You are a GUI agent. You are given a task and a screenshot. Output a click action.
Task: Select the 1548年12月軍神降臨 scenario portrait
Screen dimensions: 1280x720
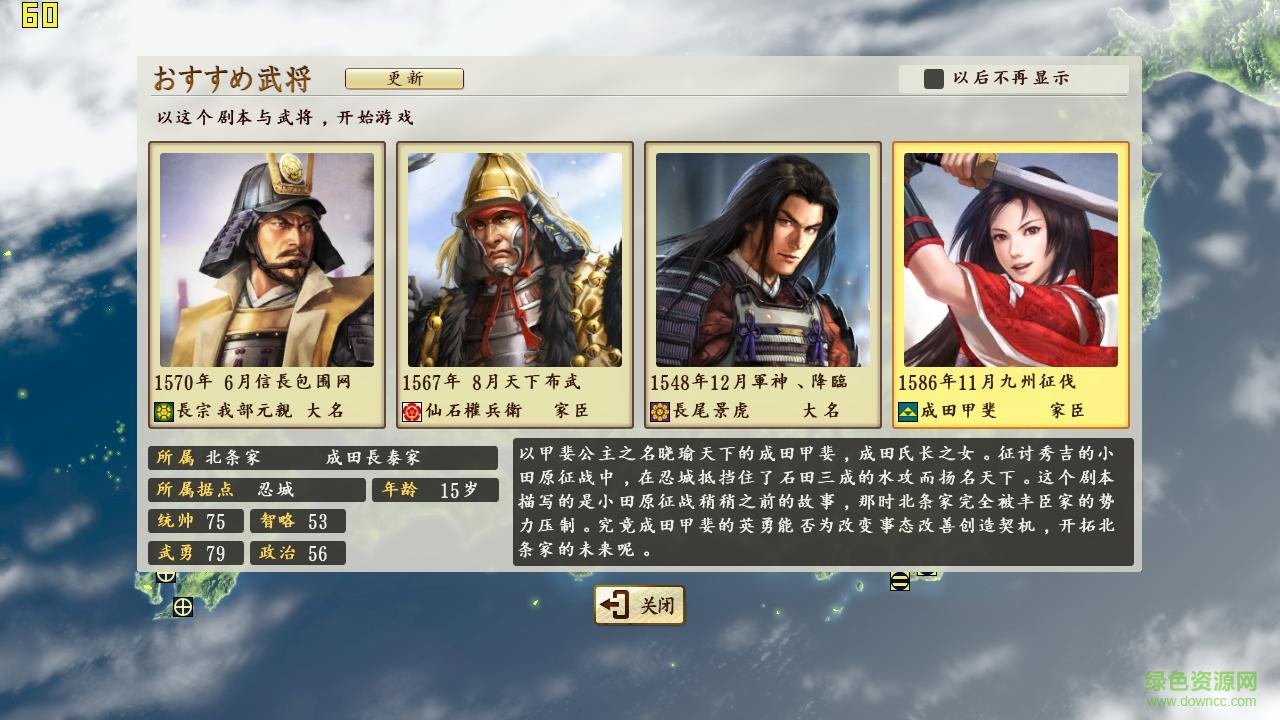click(x=763, y=260)
